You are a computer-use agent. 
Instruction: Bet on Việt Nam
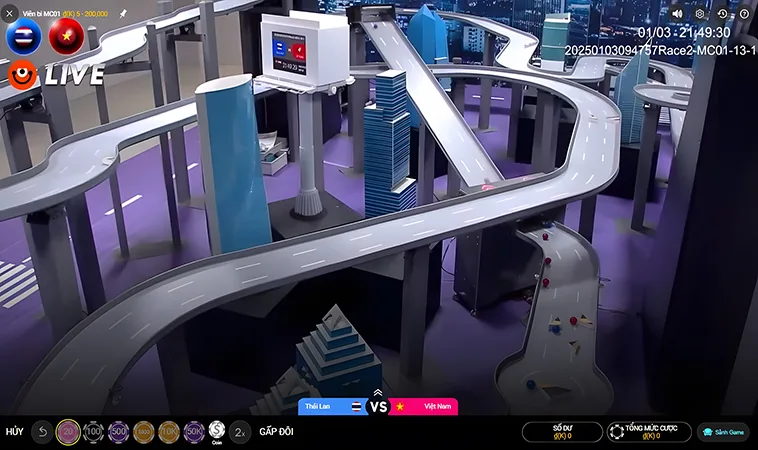(x=423, y=407)
